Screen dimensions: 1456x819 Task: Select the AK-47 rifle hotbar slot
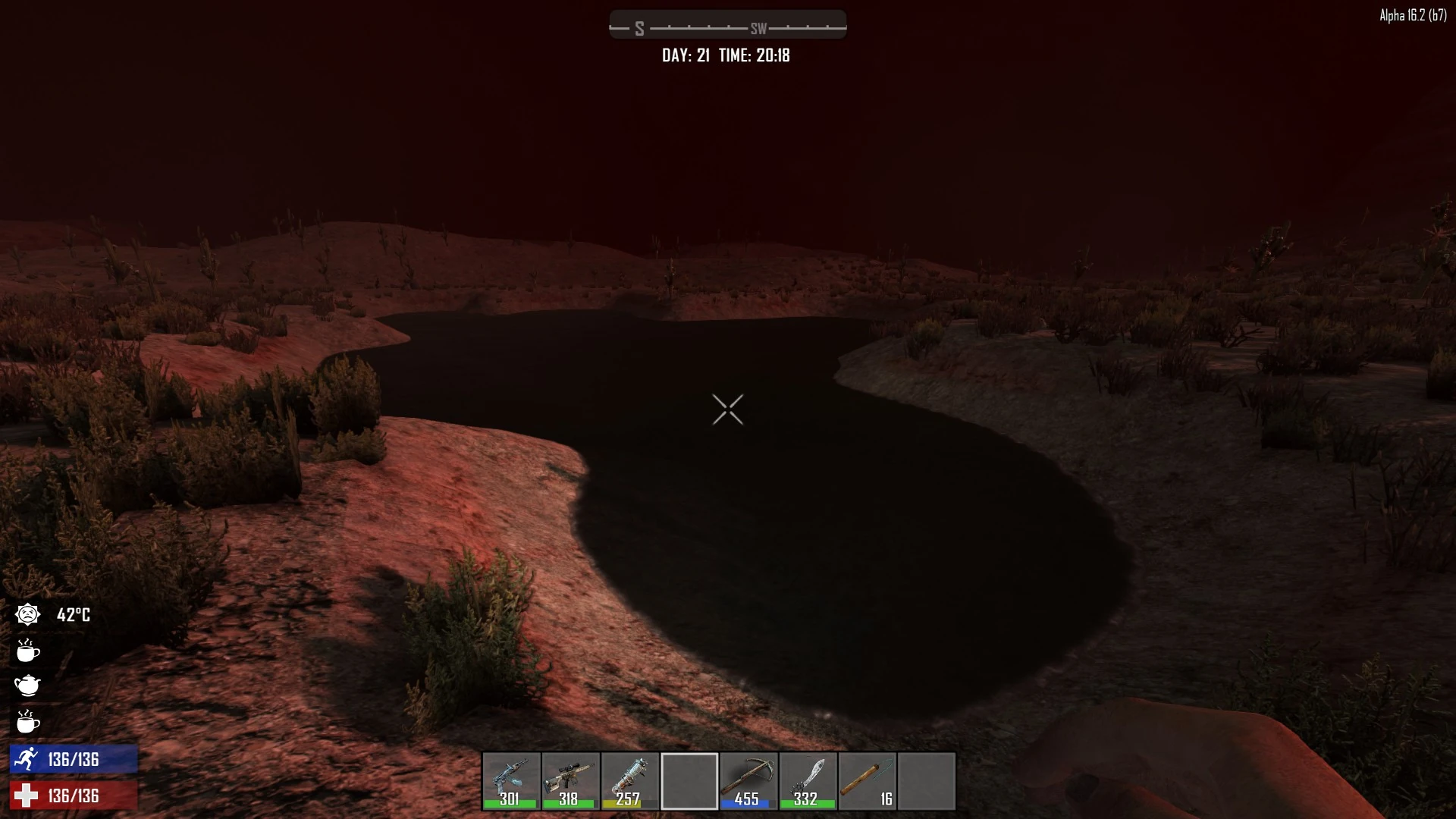[511, 780]
